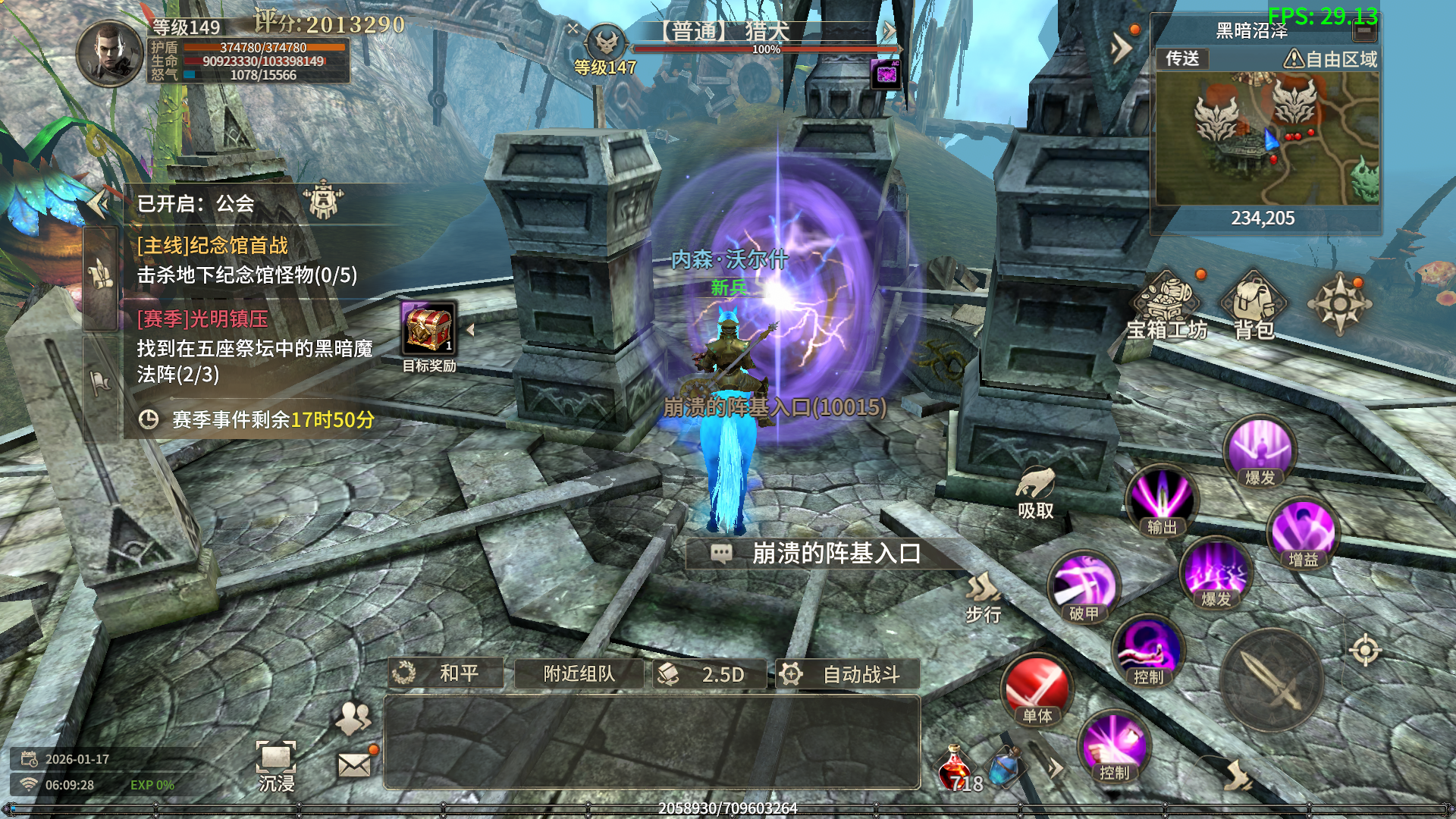Select the 纪念馆首战 main quest tracker
This screenshot has width=1456, height=819.
pos(246,260)
